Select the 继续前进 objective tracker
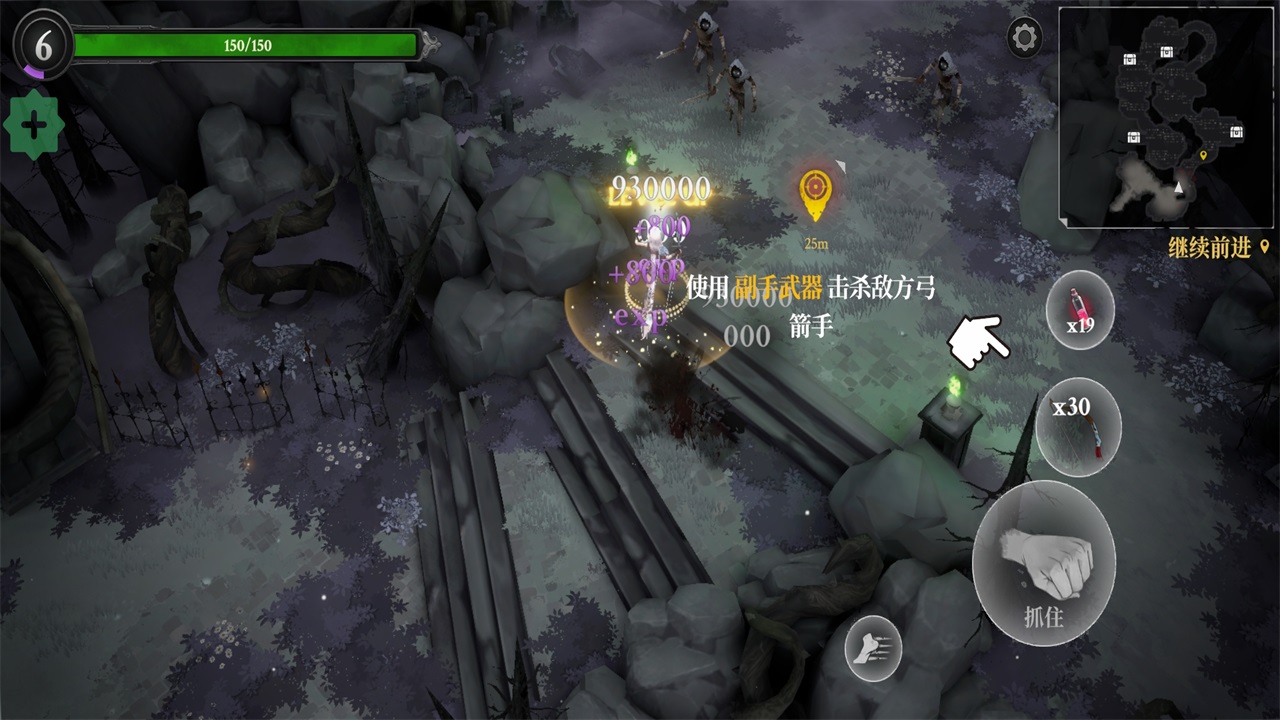 [1217, 249]
